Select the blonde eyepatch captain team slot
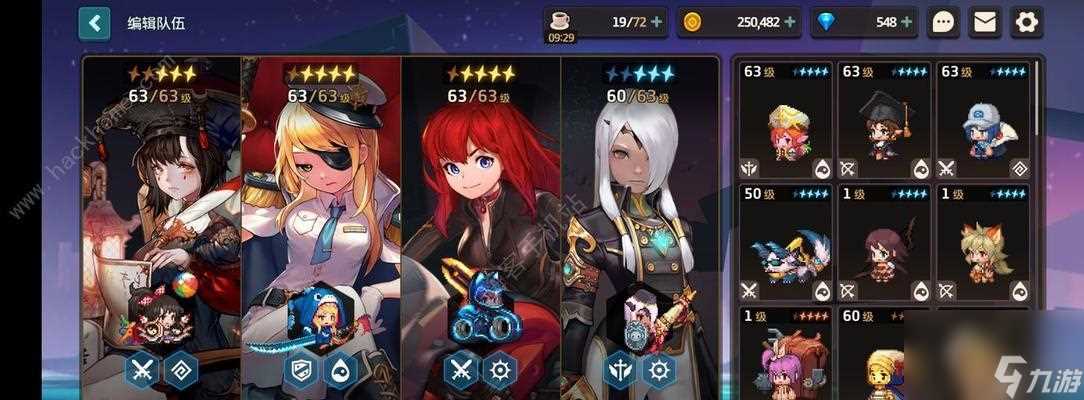 coord(321,200)
